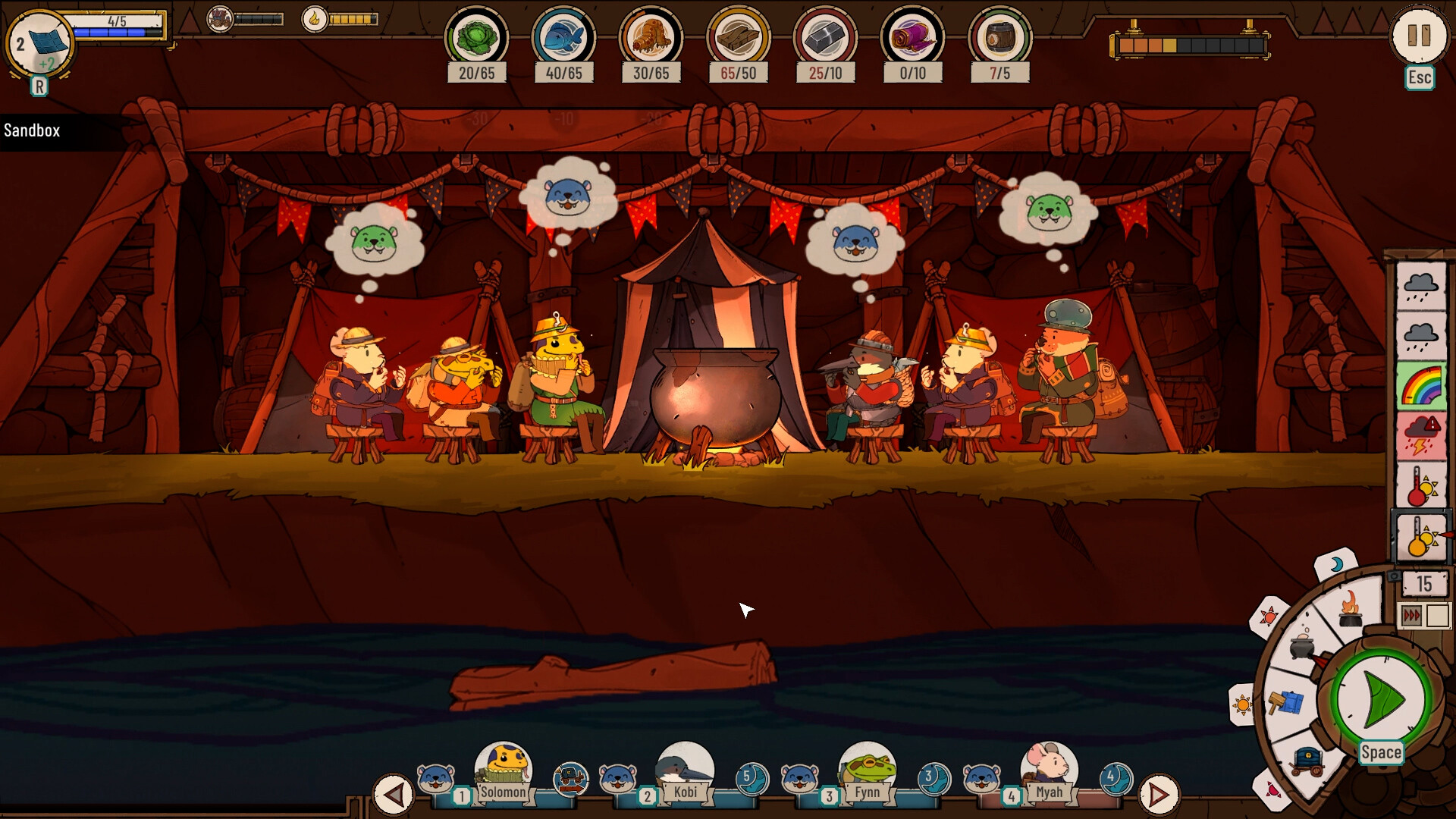Image resolution: width=1456 pixels, height=819 pixels.
Task: Start the day with the green play button
Action: pyautogui.click(x=1382, y=698)
